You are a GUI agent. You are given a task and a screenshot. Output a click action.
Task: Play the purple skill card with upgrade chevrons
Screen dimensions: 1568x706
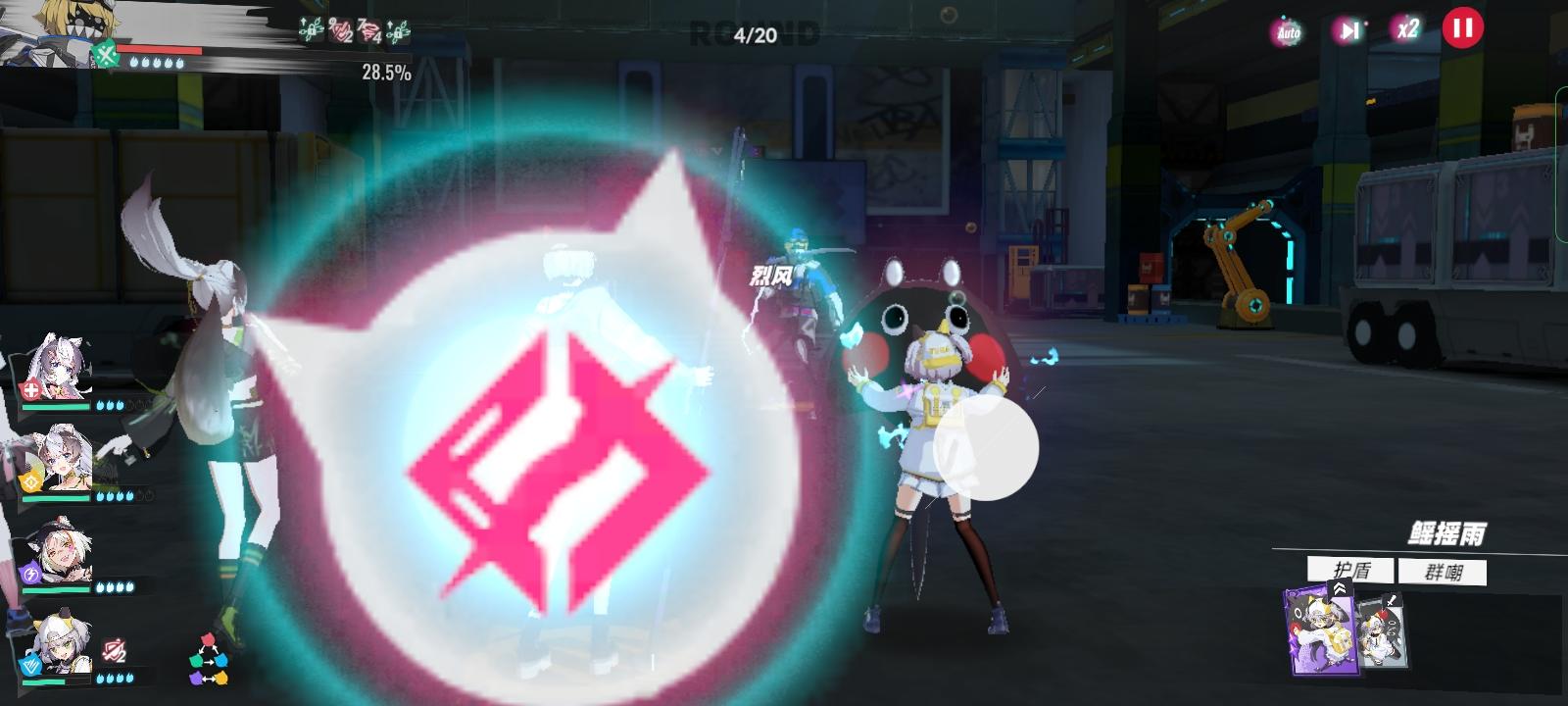pos(1321,632)
